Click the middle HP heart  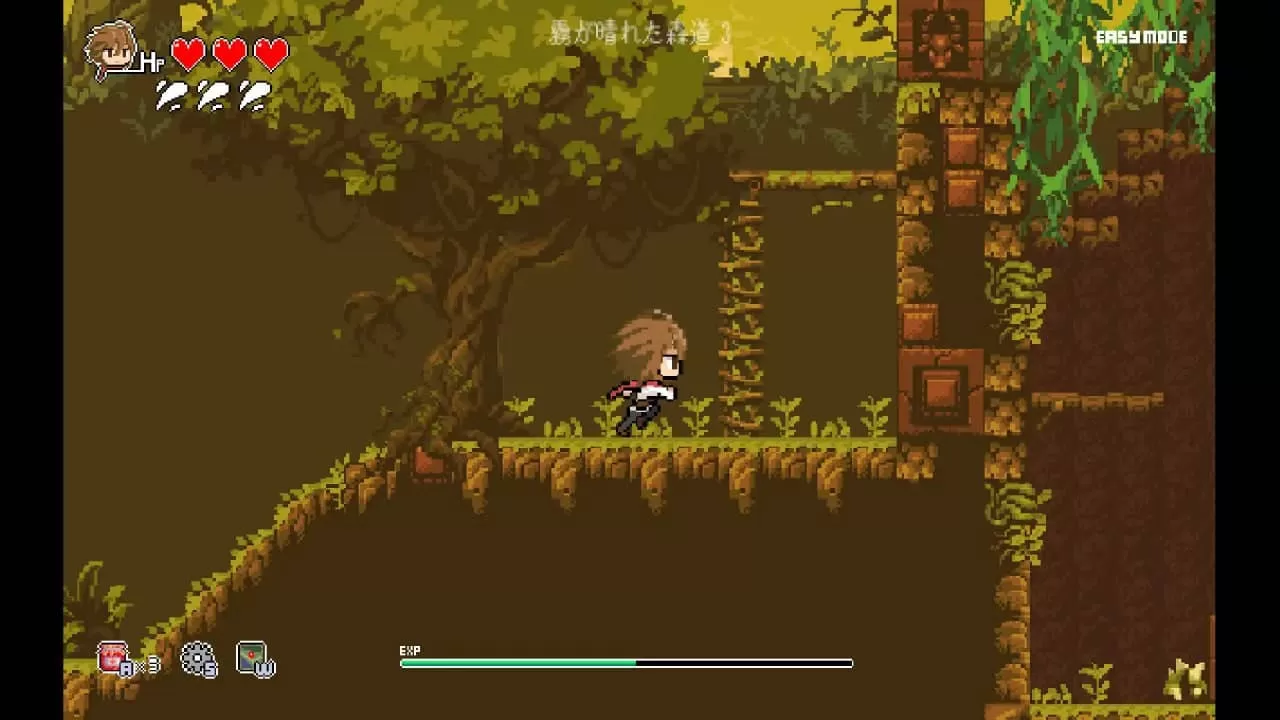coord(226,53)
